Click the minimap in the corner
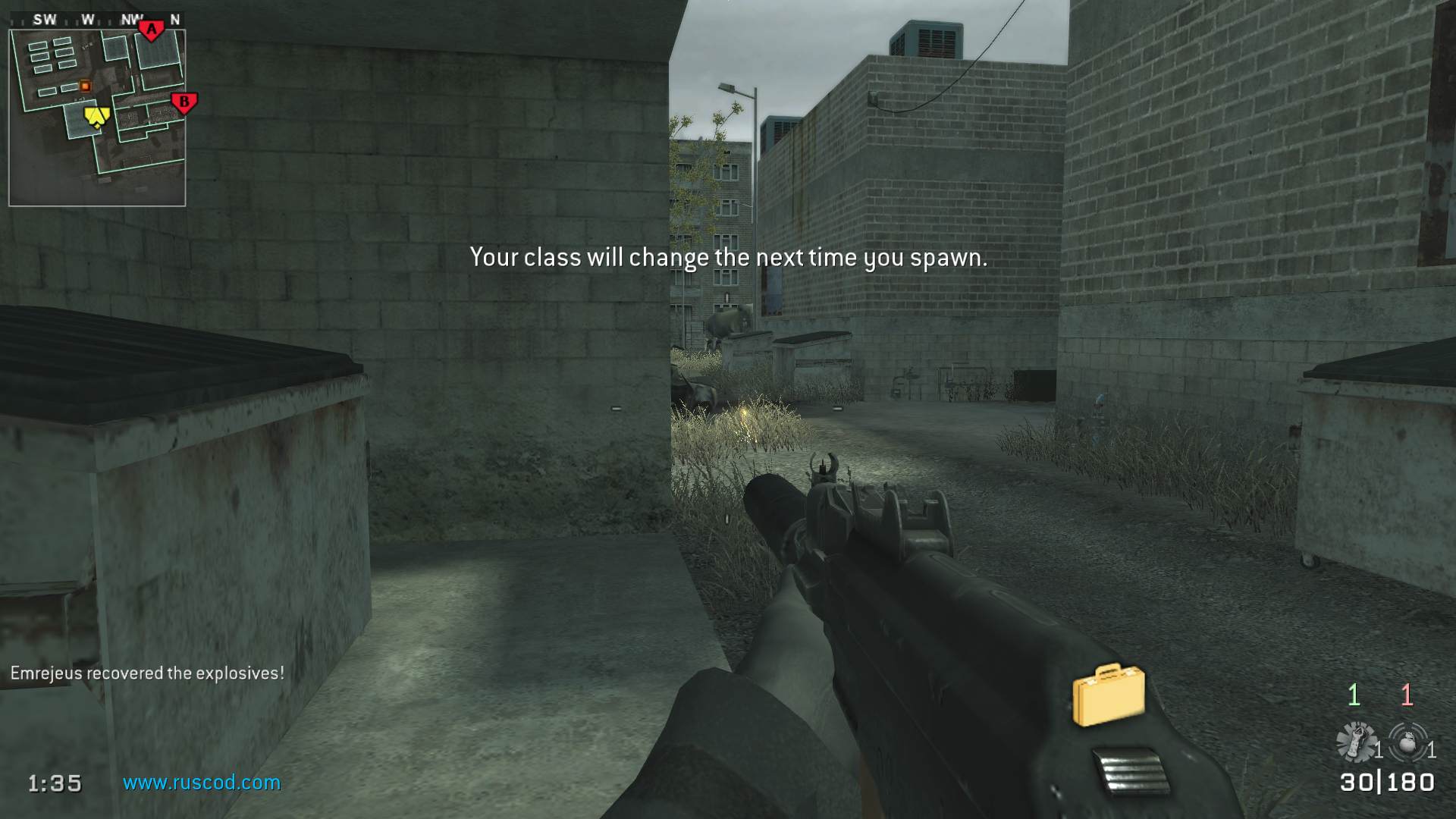This screenshot has width=1456, height=819. coord(97,118)
